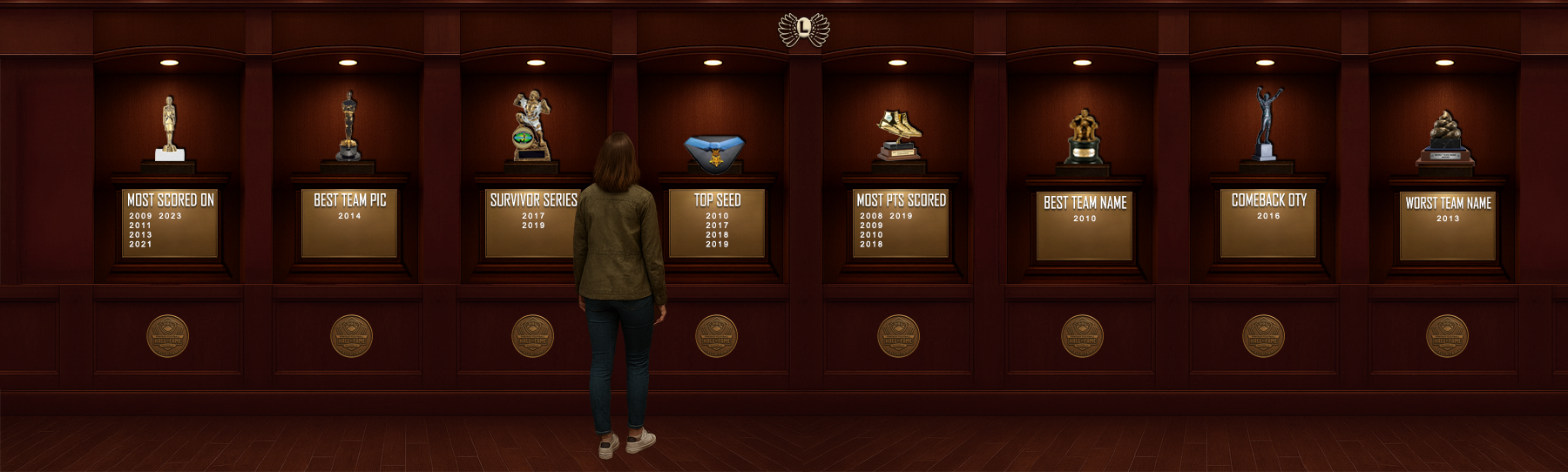Image resolution: width=1568 pixels, height=472 pixels.
Task: Choose the Worst Team Name plaque
Action: pos(1448,226)
